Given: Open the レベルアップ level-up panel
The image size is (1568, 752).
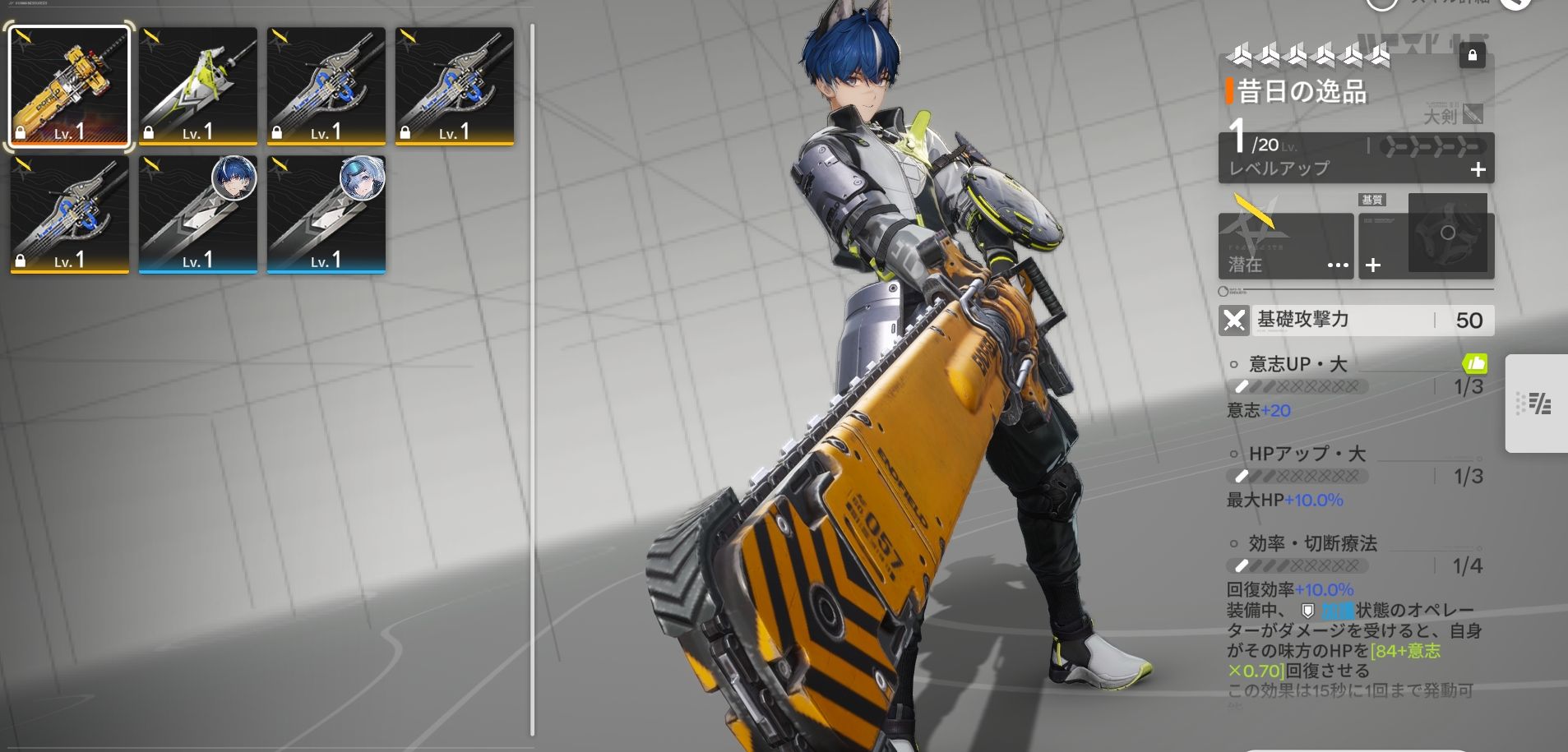Looking at the screenshot, I should coord(1355,159).
